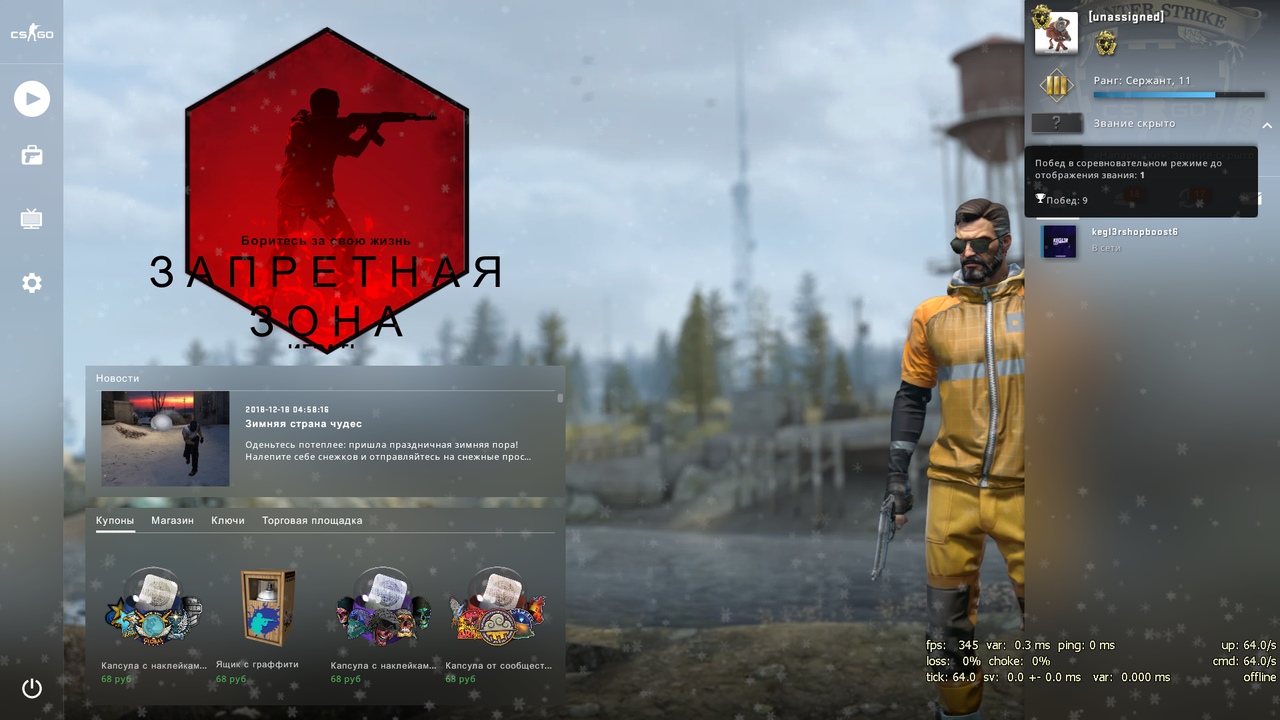Screen dimensions: 1280x720
Task: Open the Watch TV icon
Action: (x=32, y=219)
